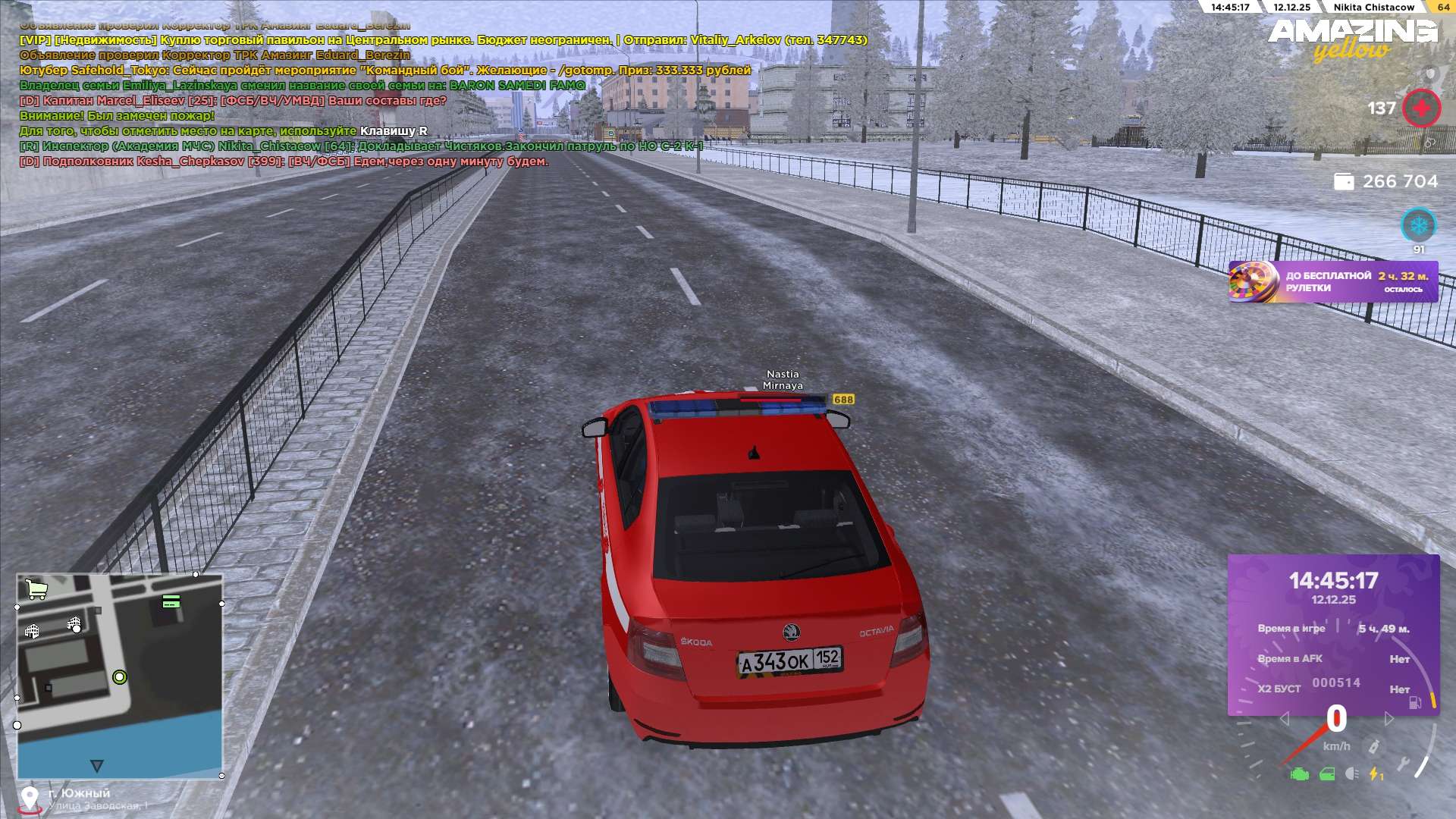Image resolution: width=1456 pixels, height=819 pixels.
Task: Select the green bank card marker on minimap
Action: tap(171, 602)
